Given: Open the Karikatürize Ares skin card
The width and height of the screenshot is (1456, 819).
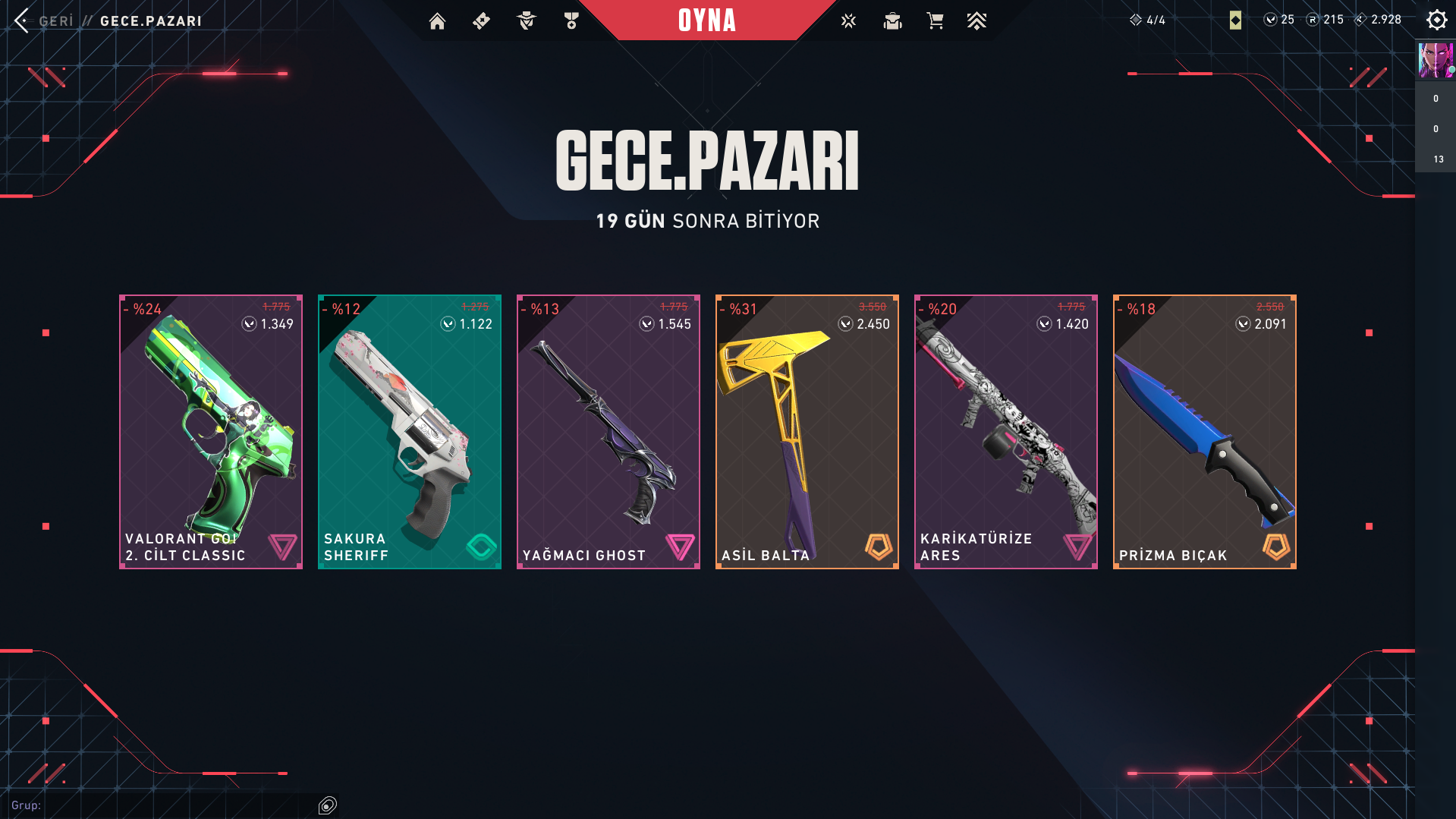Looking at the screenshot, I should coord(1006,431).
